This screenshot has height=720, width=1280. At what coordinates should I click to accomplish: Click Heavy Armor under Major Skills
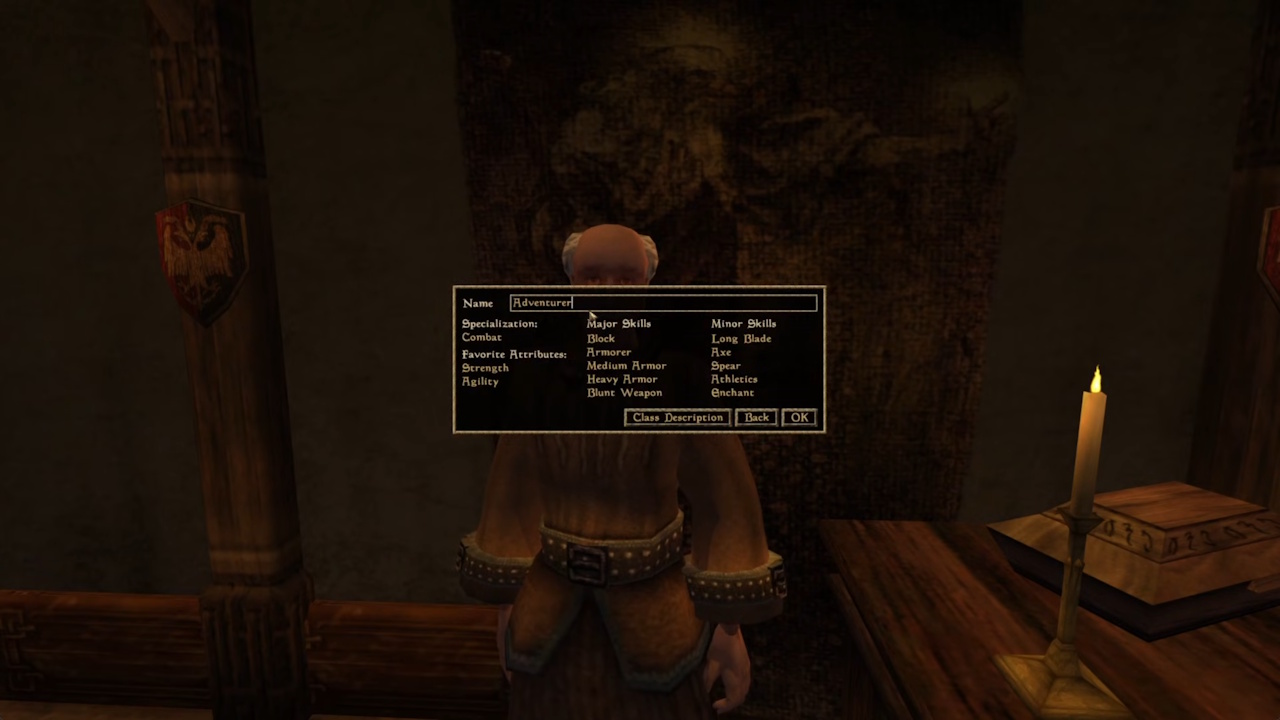[x=622, y=379]
